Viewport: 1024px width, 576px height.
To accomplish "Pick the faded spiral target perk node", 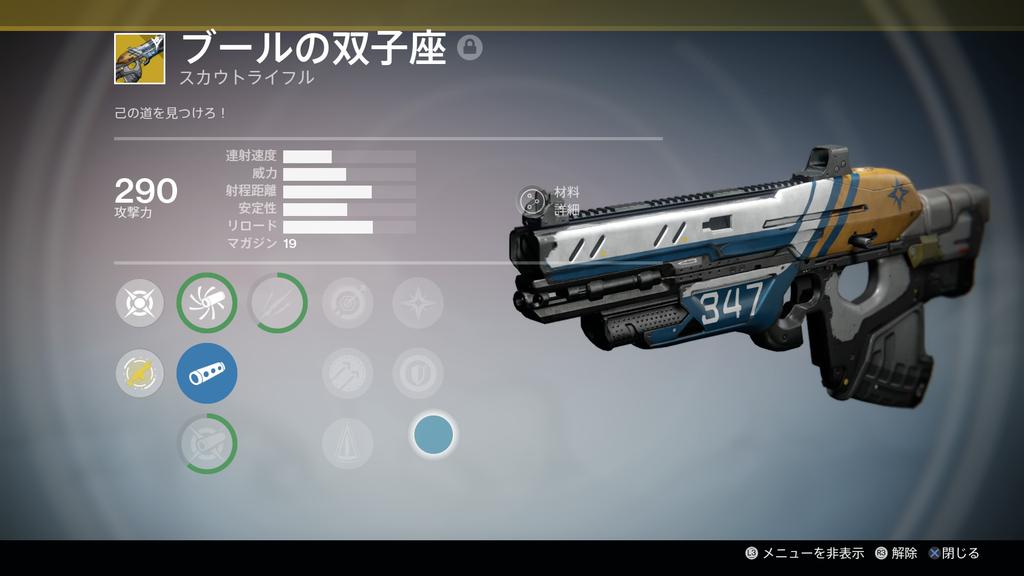I will [348, 303].
